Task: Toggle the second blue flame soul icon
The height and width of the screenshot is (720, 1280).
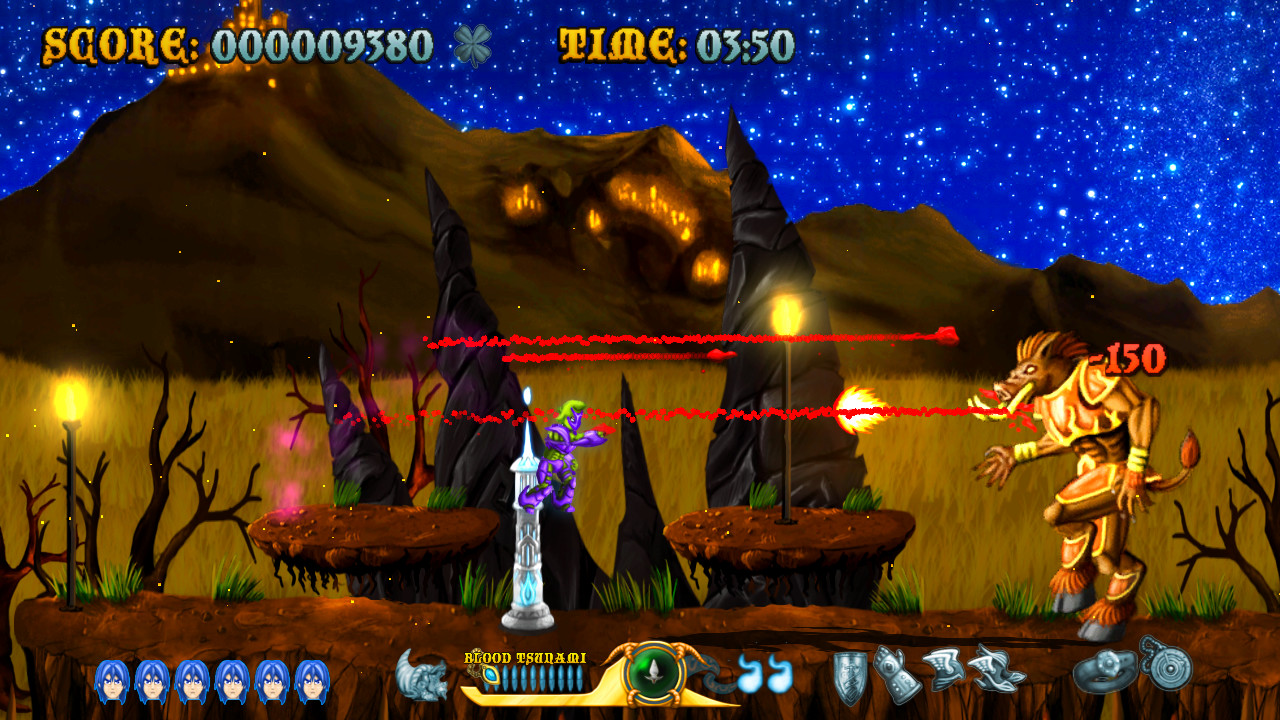Action: point(779,675)
